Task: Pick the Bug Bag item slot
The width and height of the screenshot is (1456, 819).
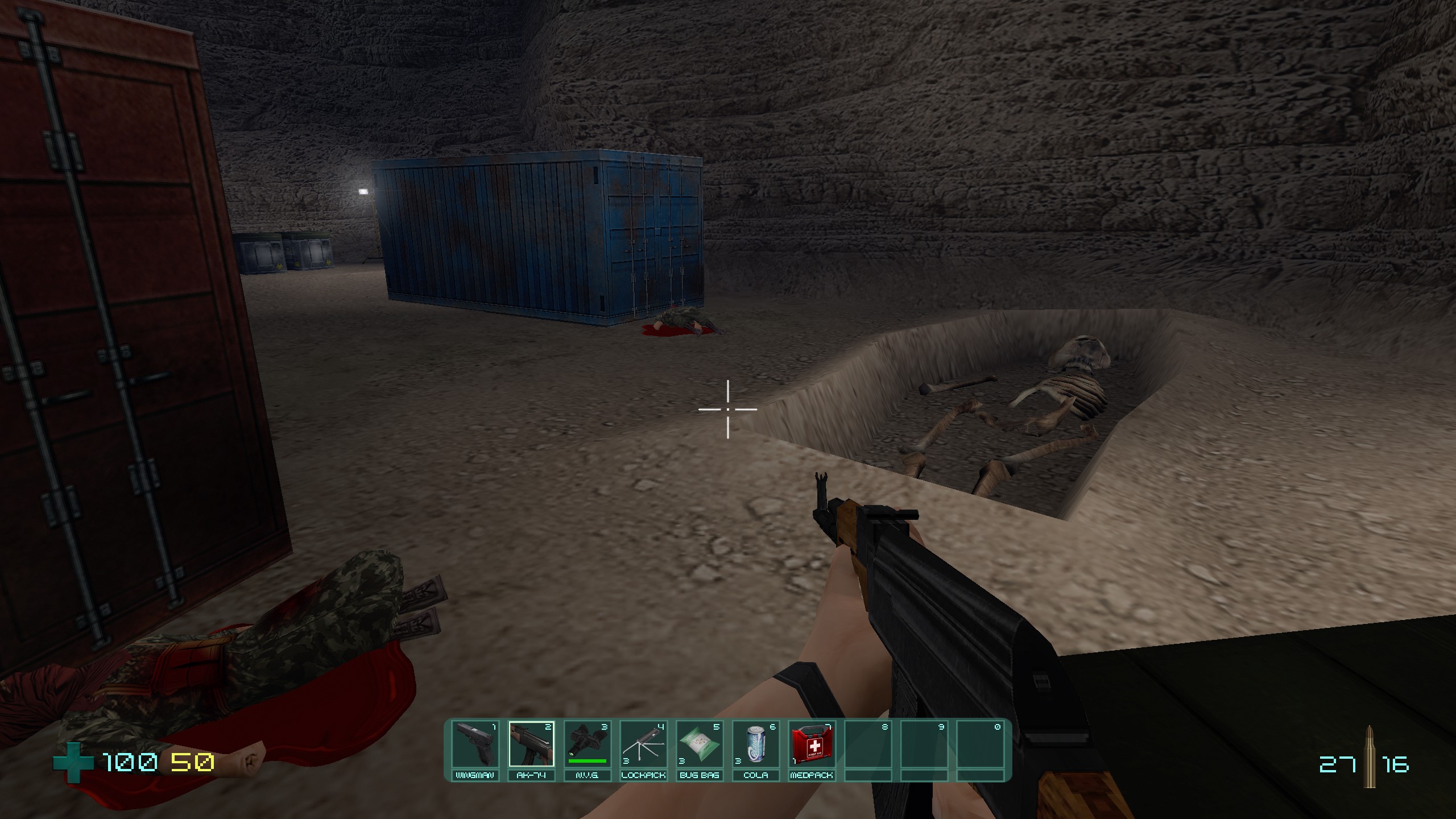Action: click(x=699, y=745)
